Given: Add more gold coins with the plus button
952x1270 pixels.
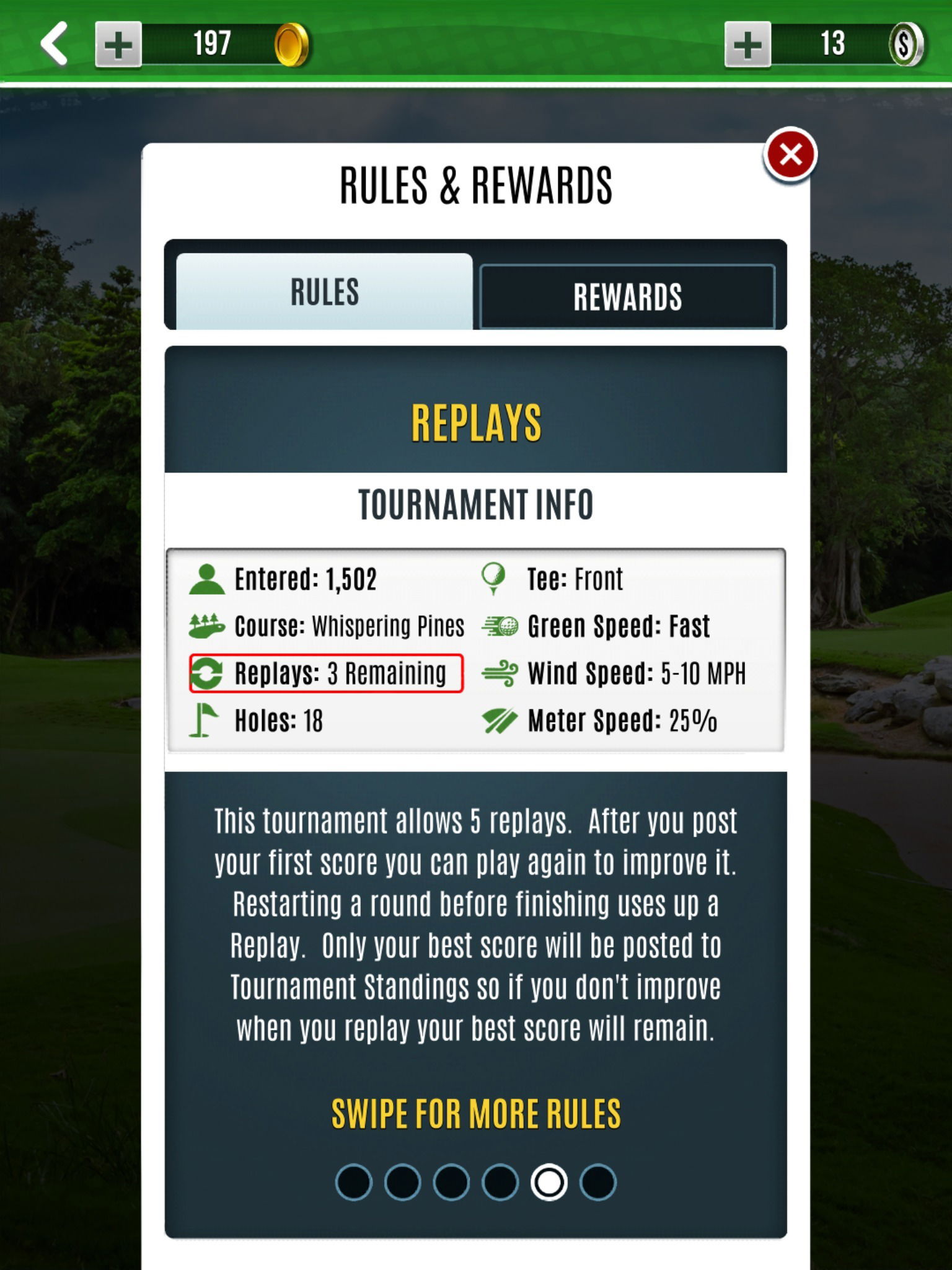Looking at the screenshot, I should 118,44.
